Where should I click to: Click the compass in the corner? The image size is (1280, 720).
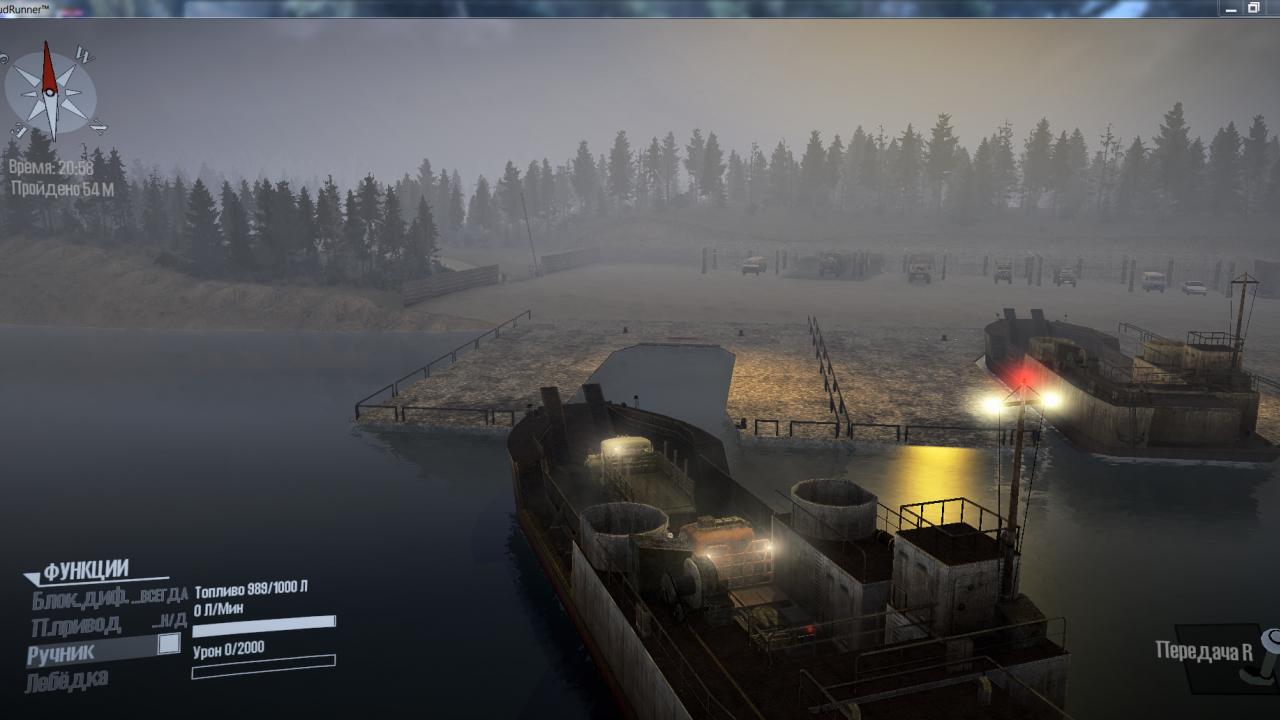pyautogui.click(x=50, y=92)
